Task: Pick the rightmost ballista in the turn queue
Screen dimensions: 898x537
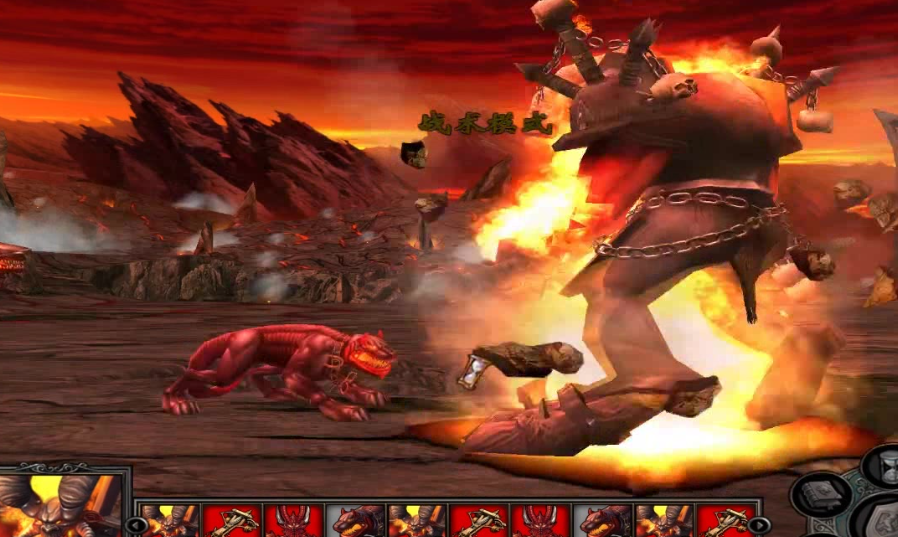Action: 724,520
